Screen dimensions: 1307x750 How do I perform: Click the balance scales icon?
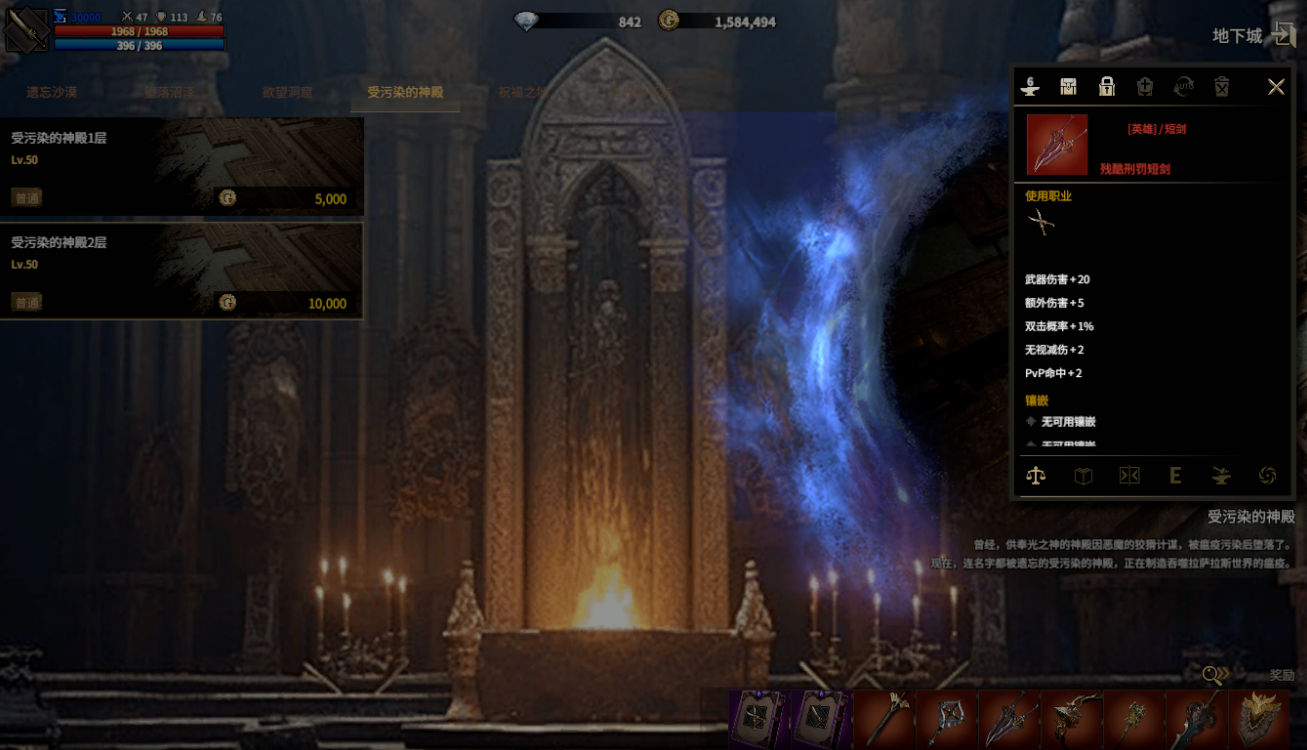(x=1036, y=476)
